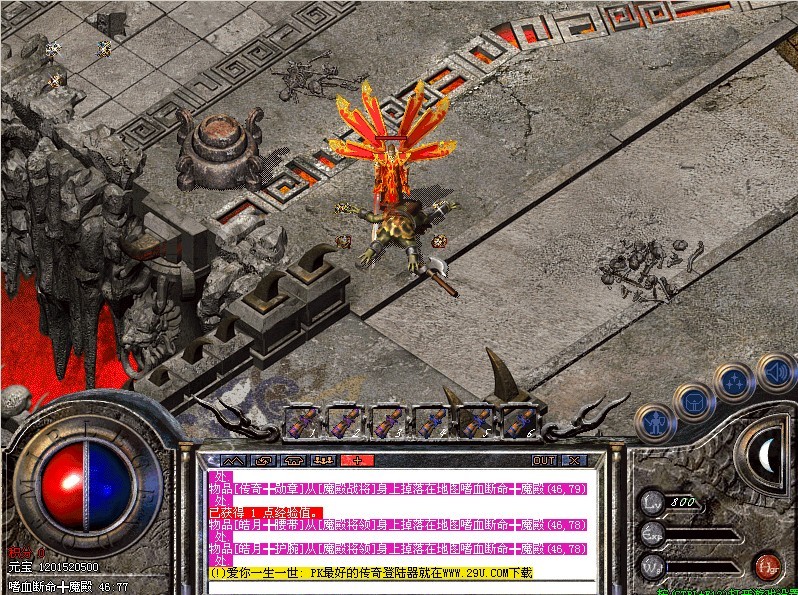Use the scroll in belt slot 1
The width and height of the screenshot is (798, 595).
coord(301,422)
